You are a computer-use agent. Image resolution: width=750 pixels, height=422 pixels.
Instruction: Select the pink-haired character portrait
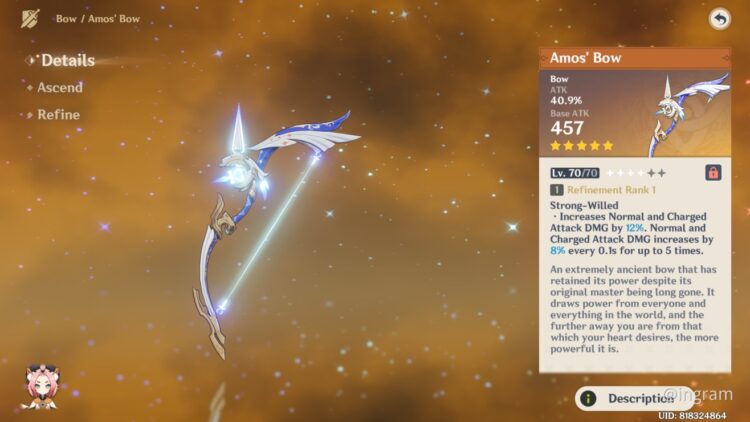39,388
